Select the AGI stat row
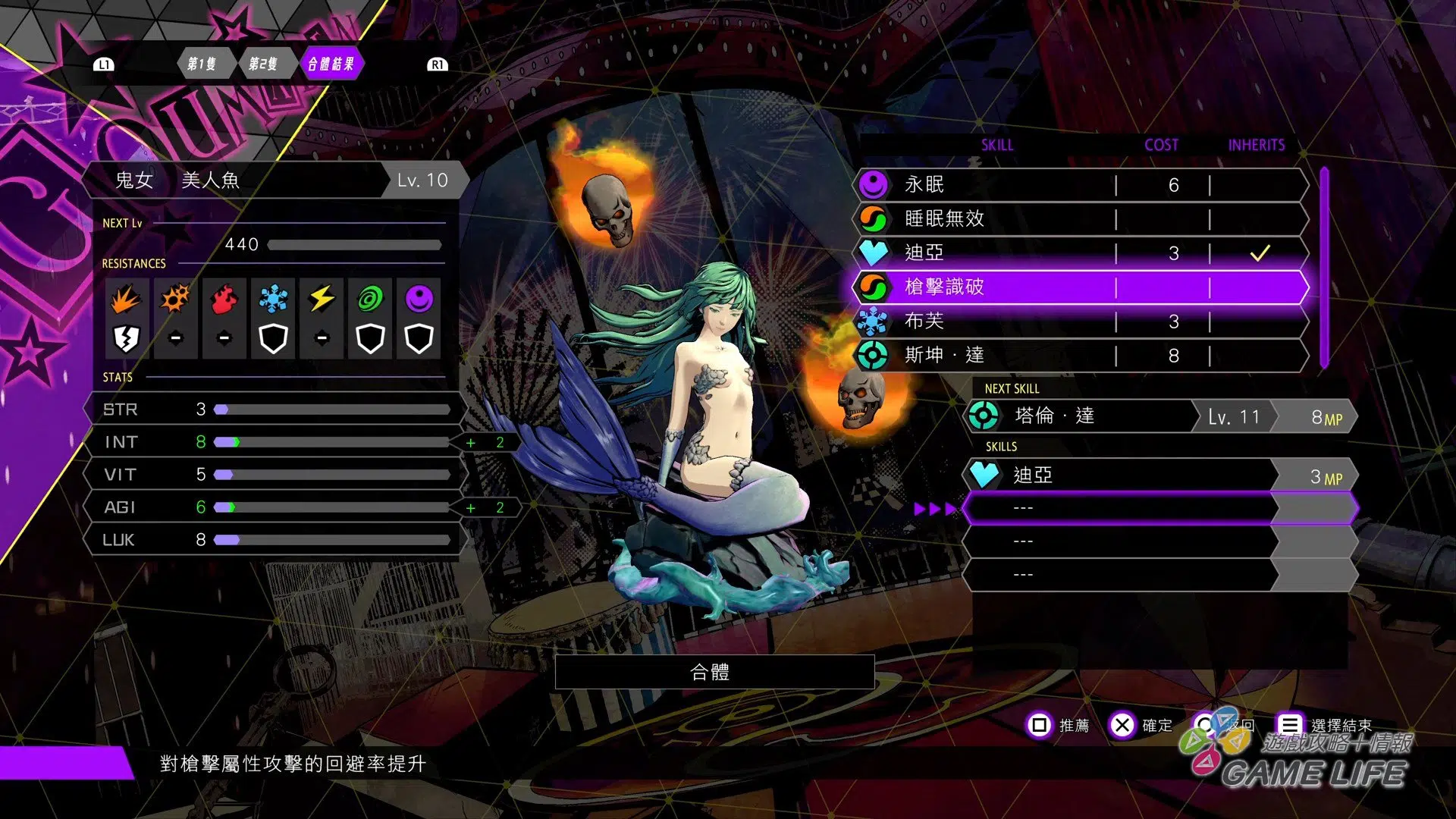 275,507
